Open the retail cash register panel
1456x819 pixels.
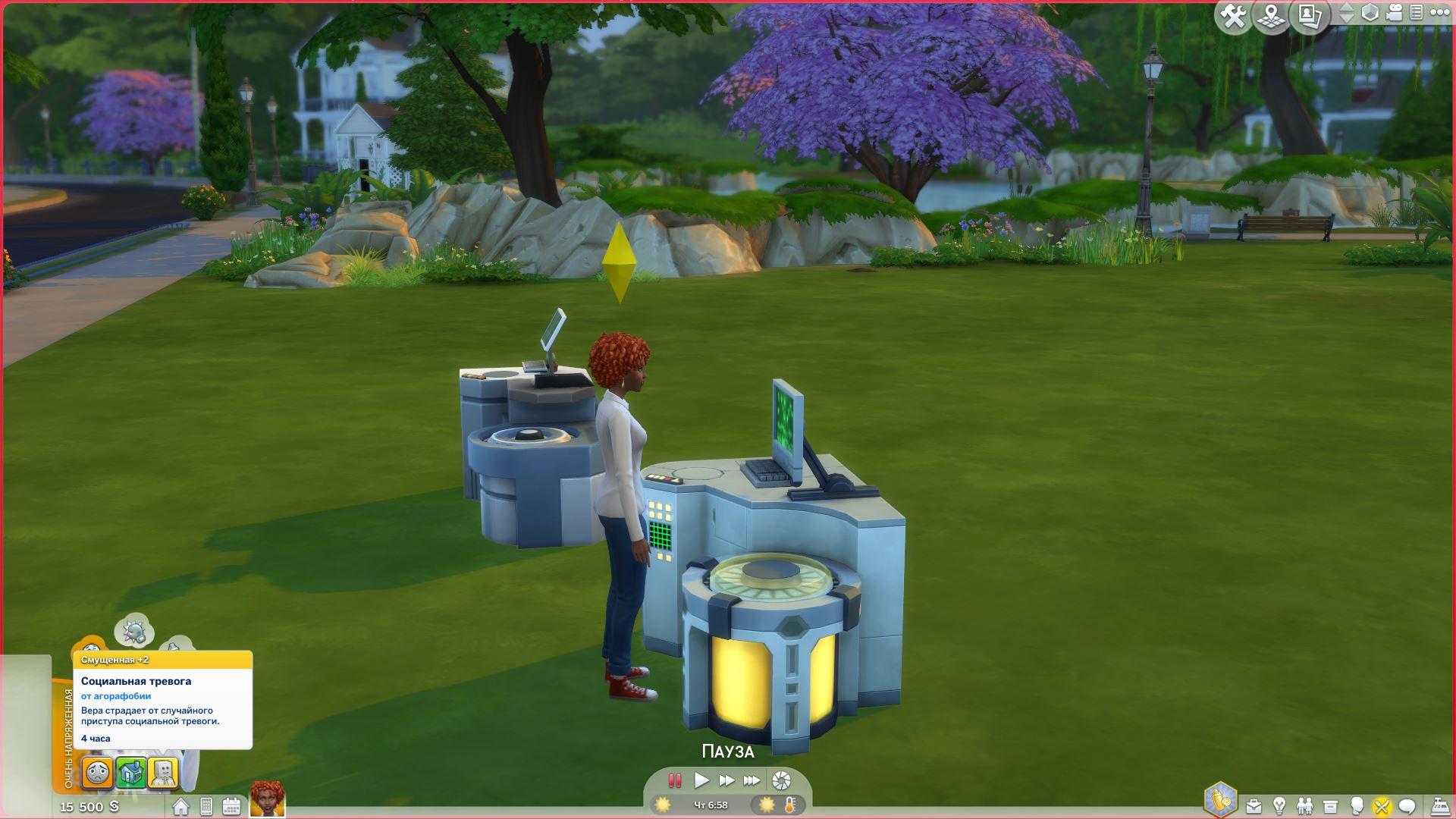click(1439, 806)
